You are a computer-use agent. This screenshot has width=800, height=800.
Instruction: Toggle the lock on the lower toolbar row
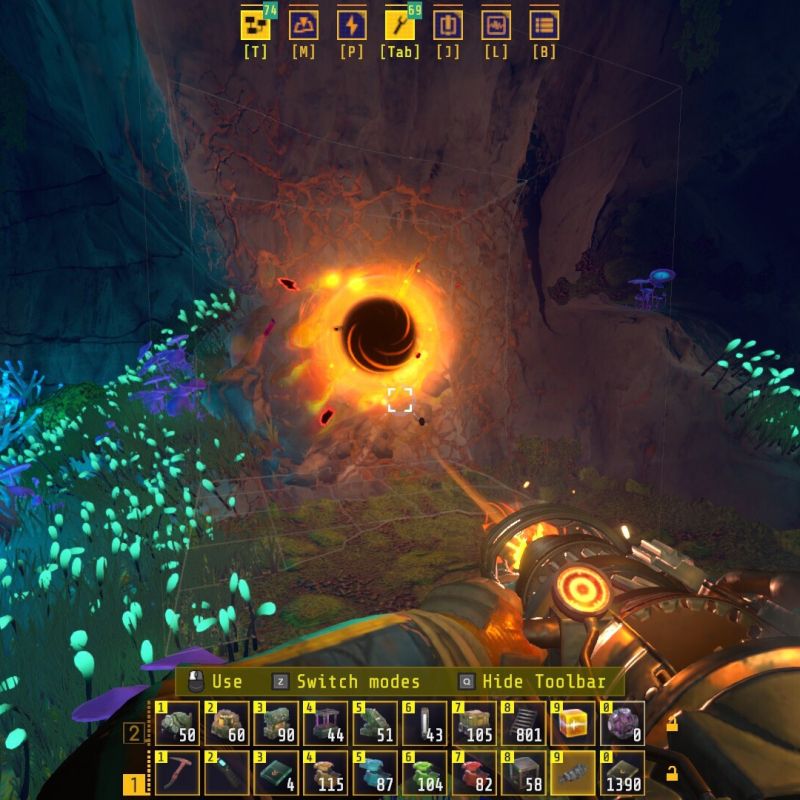tap(672, 773)
